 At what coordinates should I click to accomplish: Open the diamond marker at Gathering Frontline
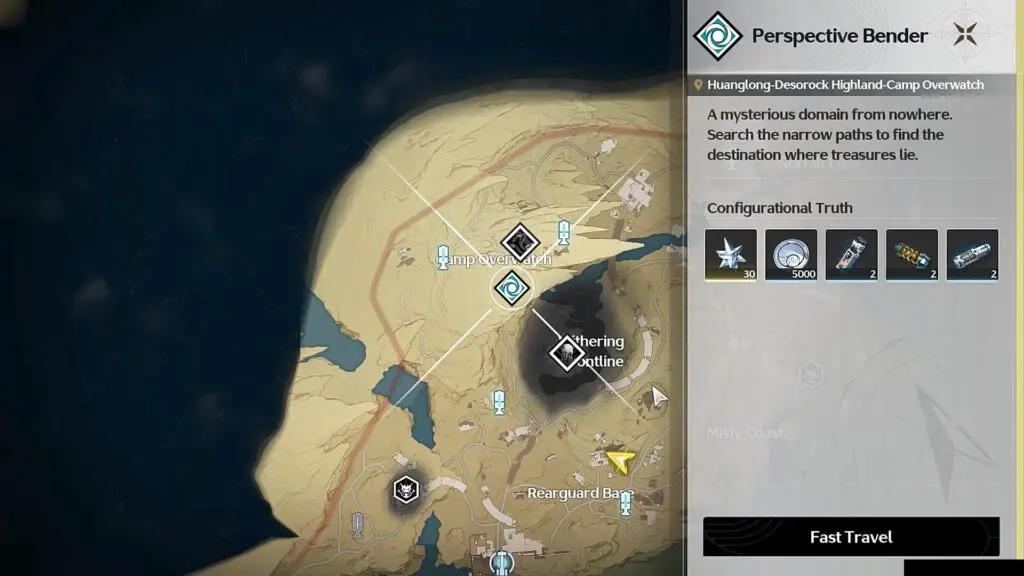pos(567,351)
